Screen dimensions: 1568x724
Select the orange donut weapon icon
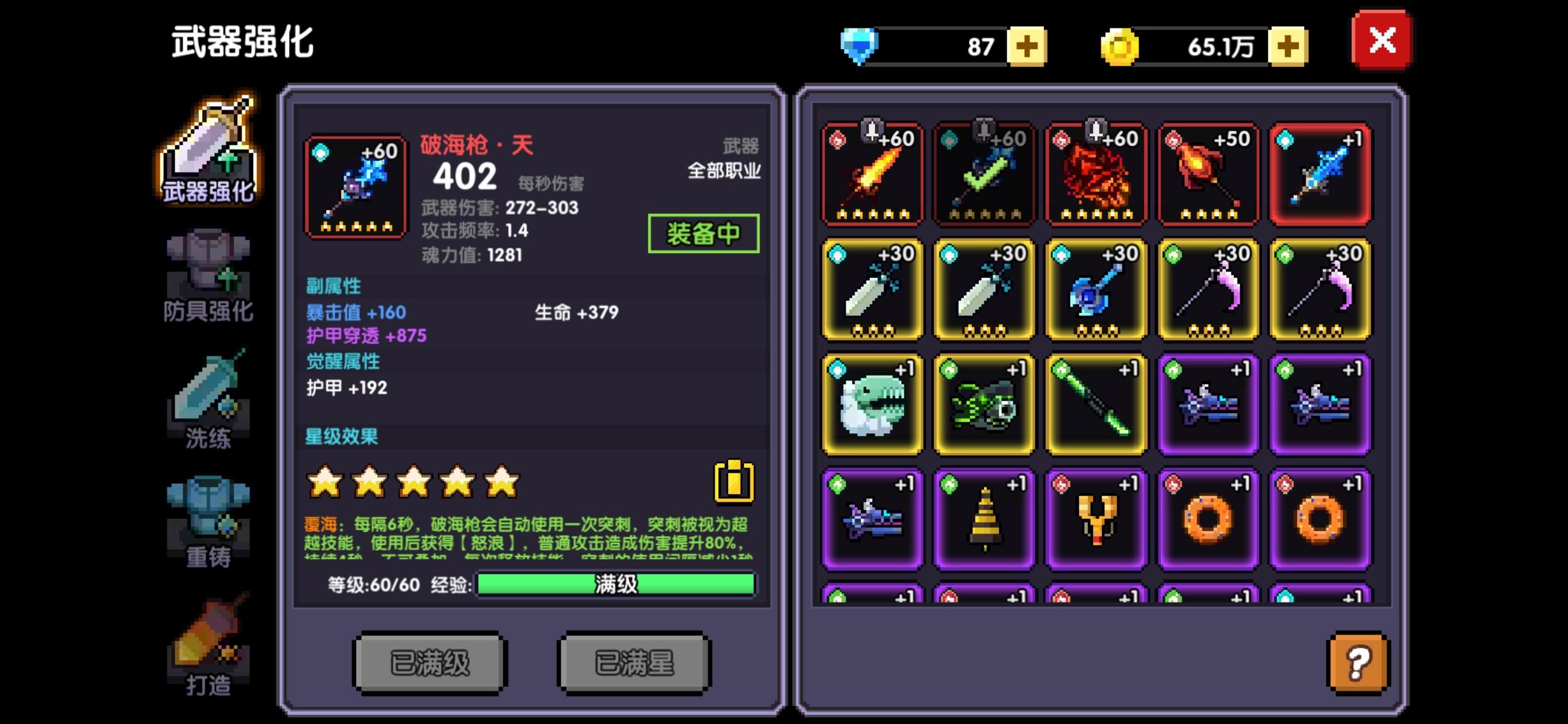[1208, 518]
